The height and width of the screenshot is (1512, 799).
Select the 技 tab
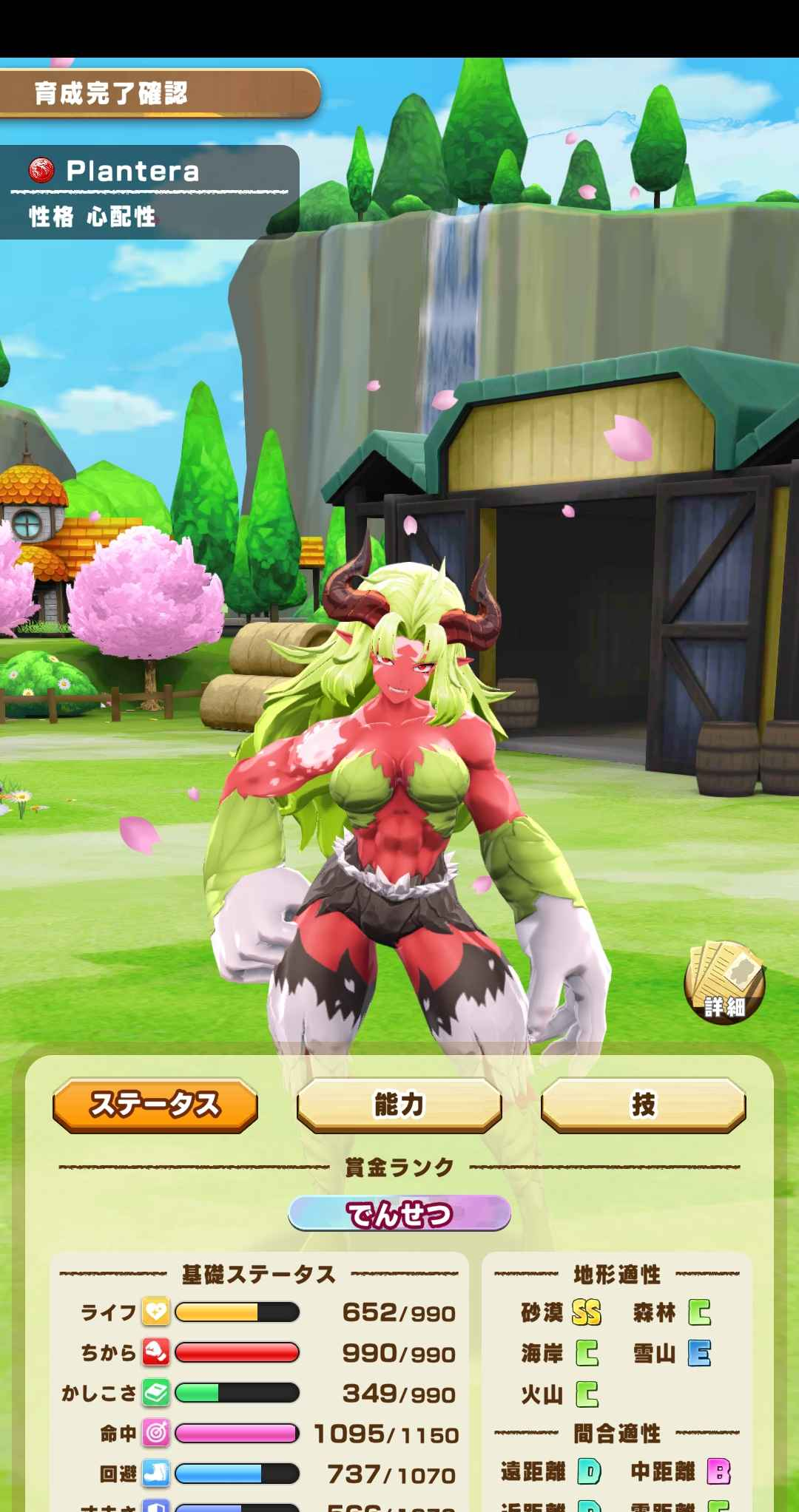(x=643, y=1105)
